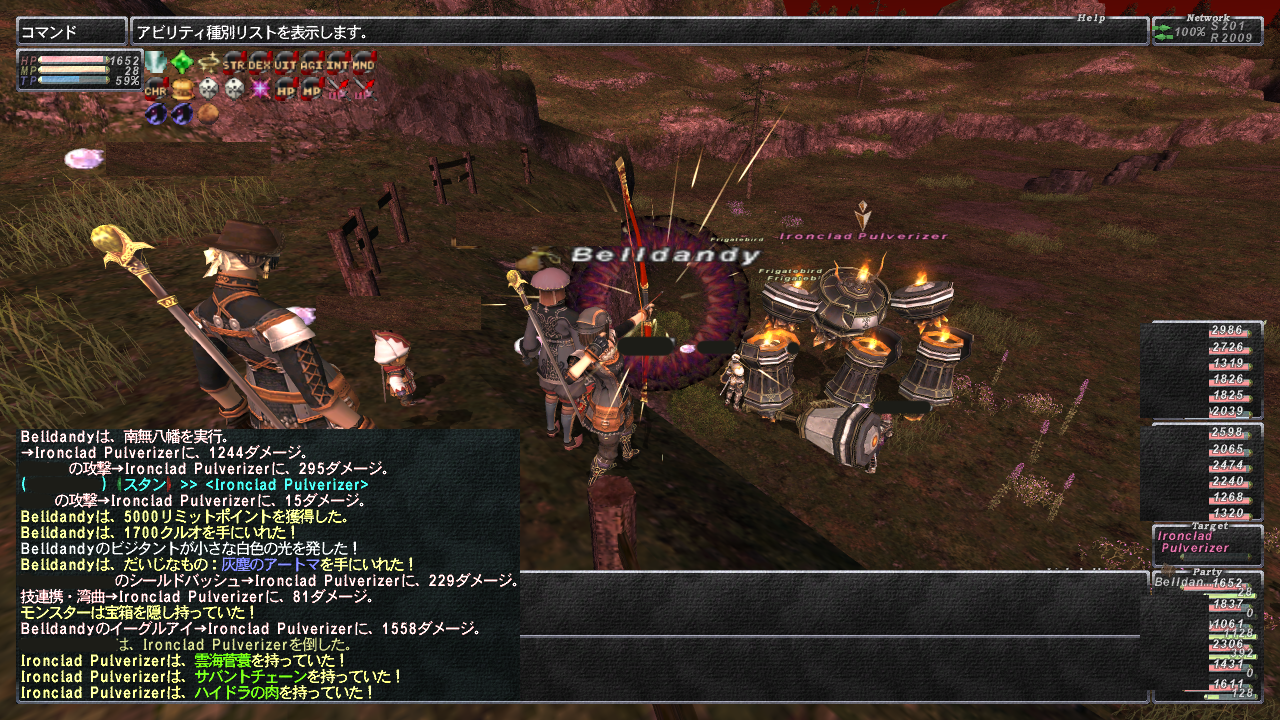This screenshot has height=720, width=1280.
Task: Choose the AGI boost status icon
Action: pos(312,64)
